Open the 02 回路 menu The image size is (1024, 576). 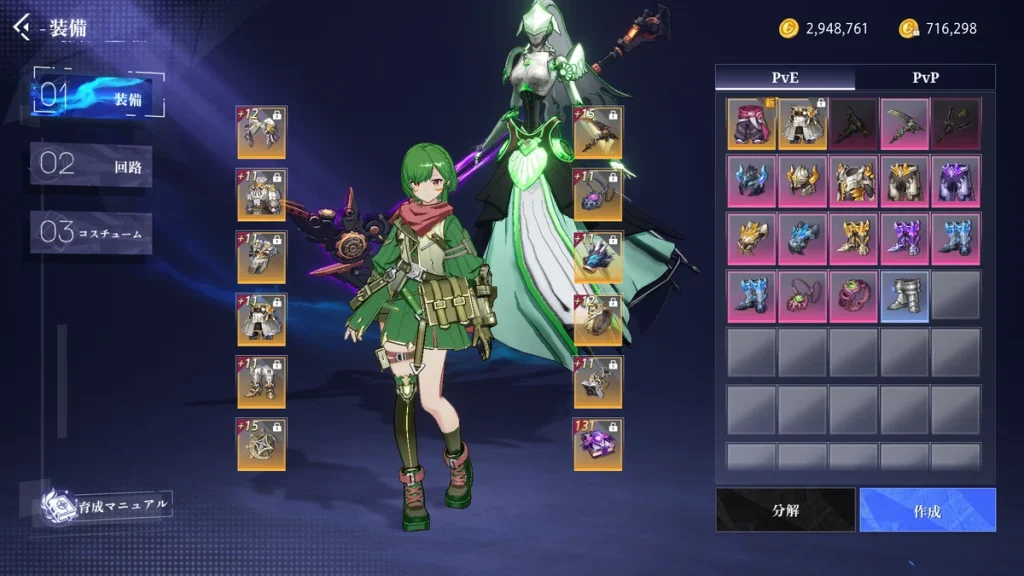click(91, 165)
